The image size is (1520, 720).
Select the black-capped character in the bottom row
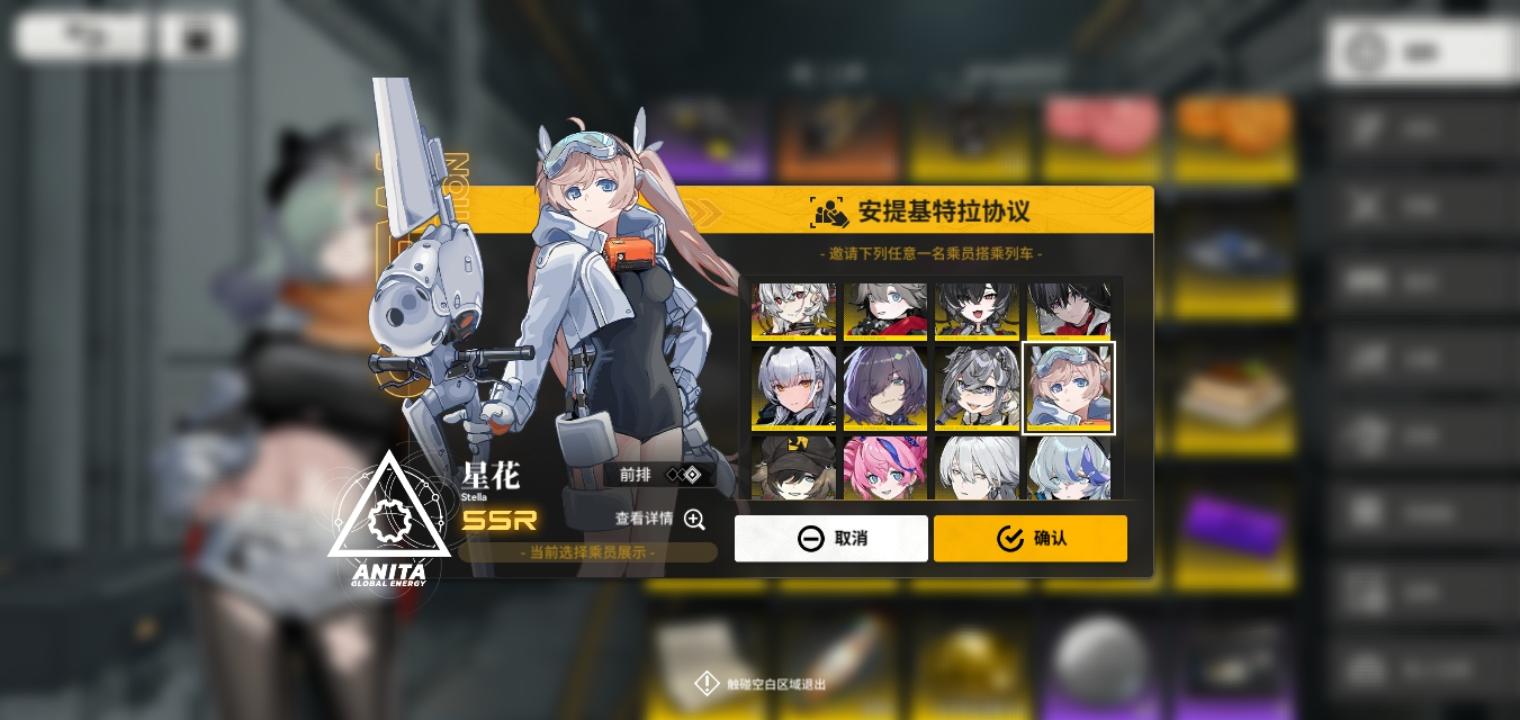[793, 465]
